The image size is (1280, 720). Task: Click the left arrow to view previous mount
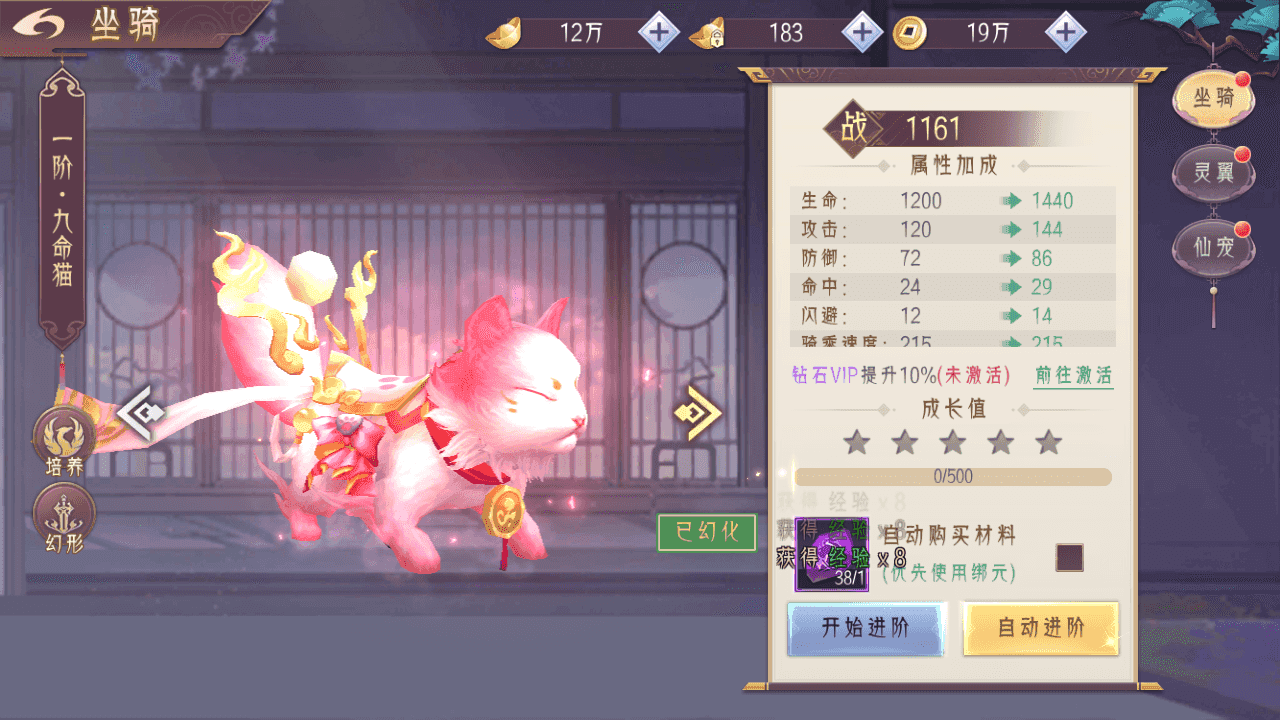(140, 412)
